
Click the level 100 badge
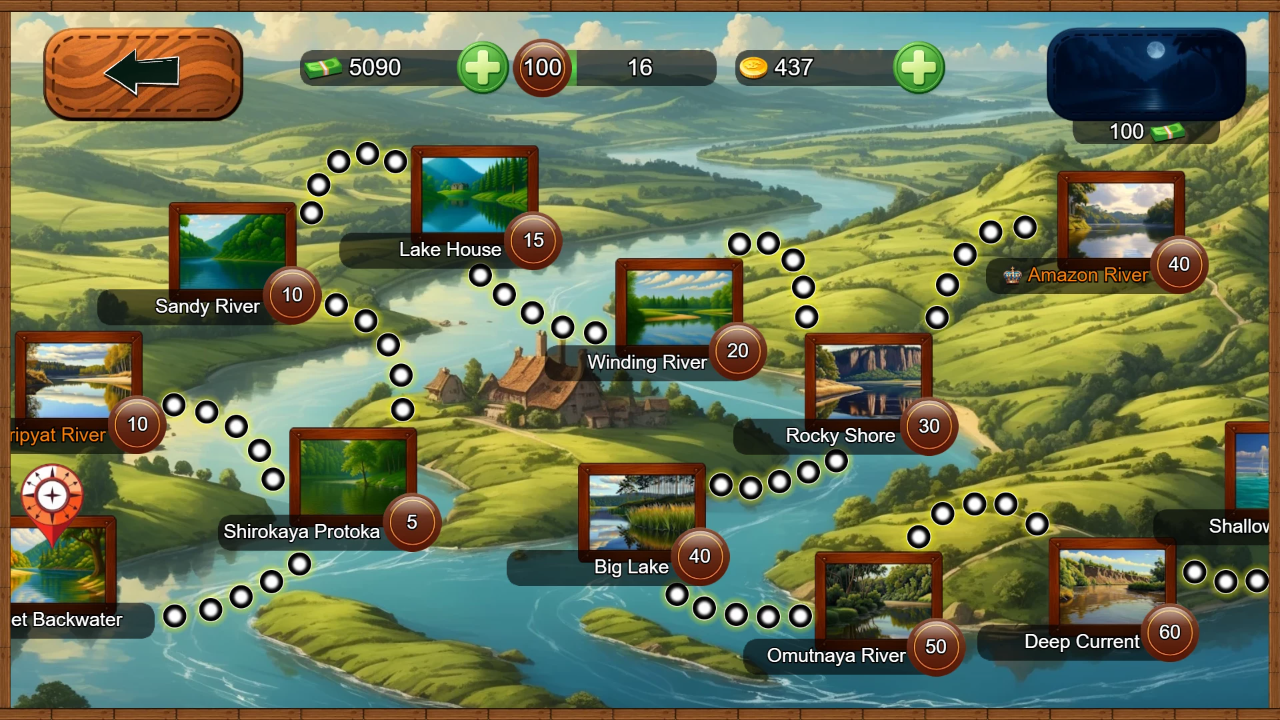[542, 68]
